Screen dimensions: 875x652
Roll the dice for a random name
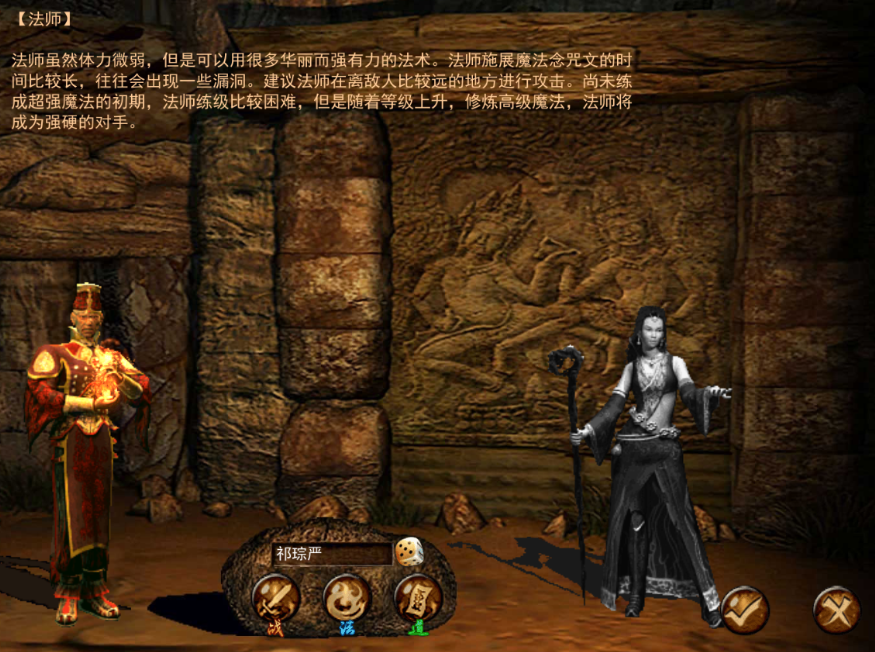[x=407, y=552]
